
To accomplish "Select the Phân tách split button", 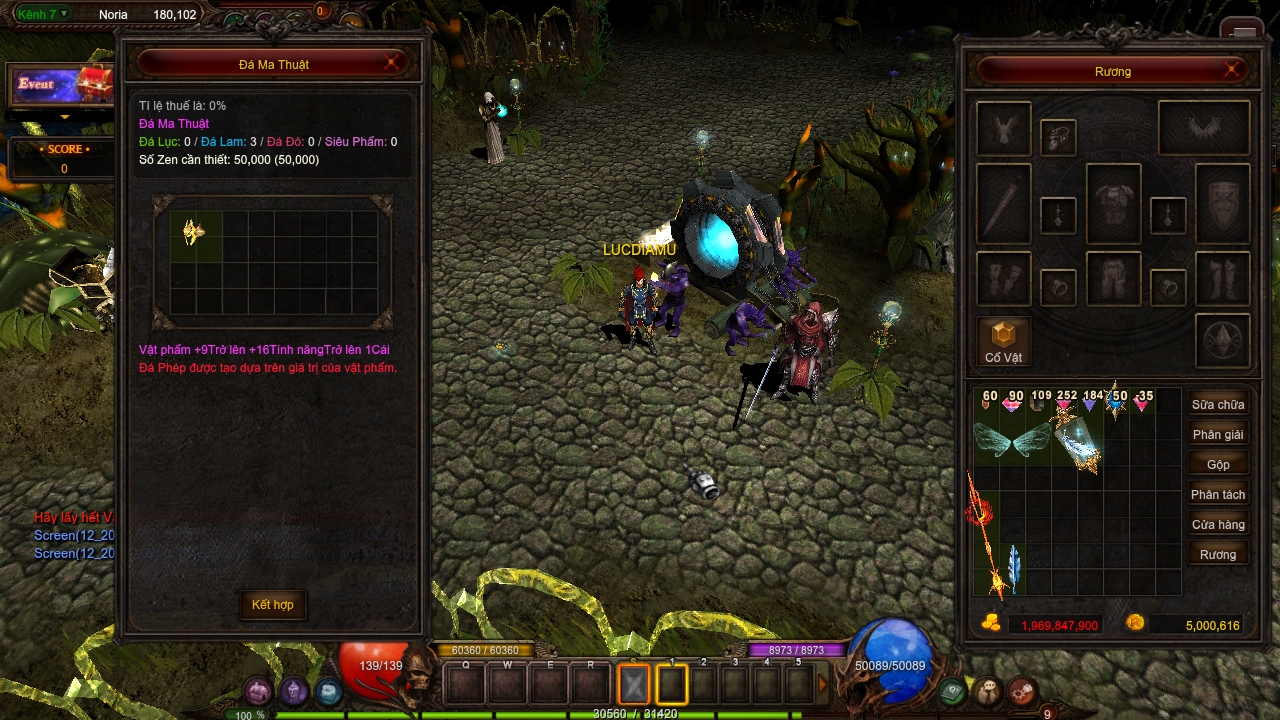I will tap(1217, 495).
